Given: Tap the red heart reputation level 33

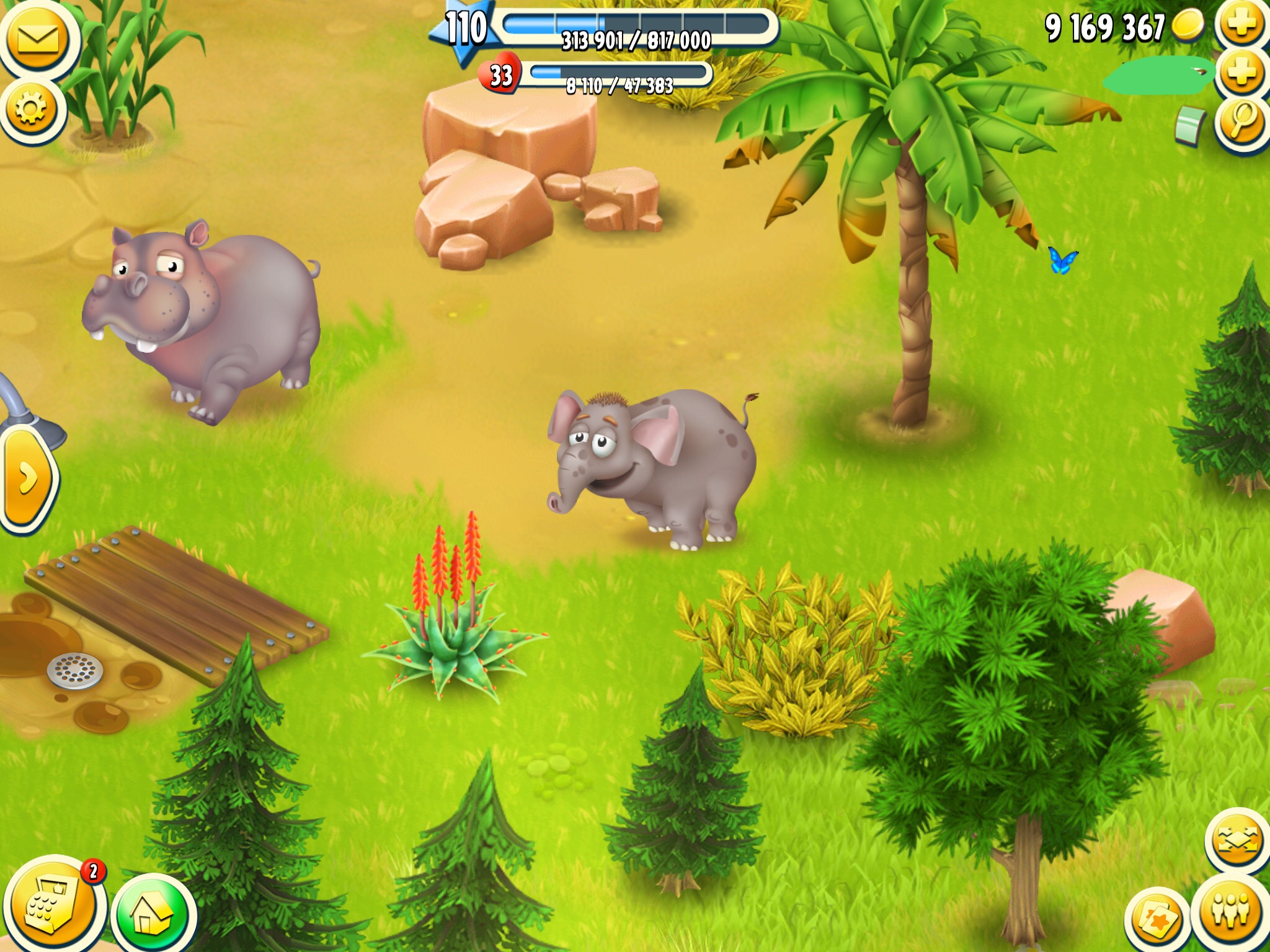Looking at the screenshot, I should (x=500, y=76).
